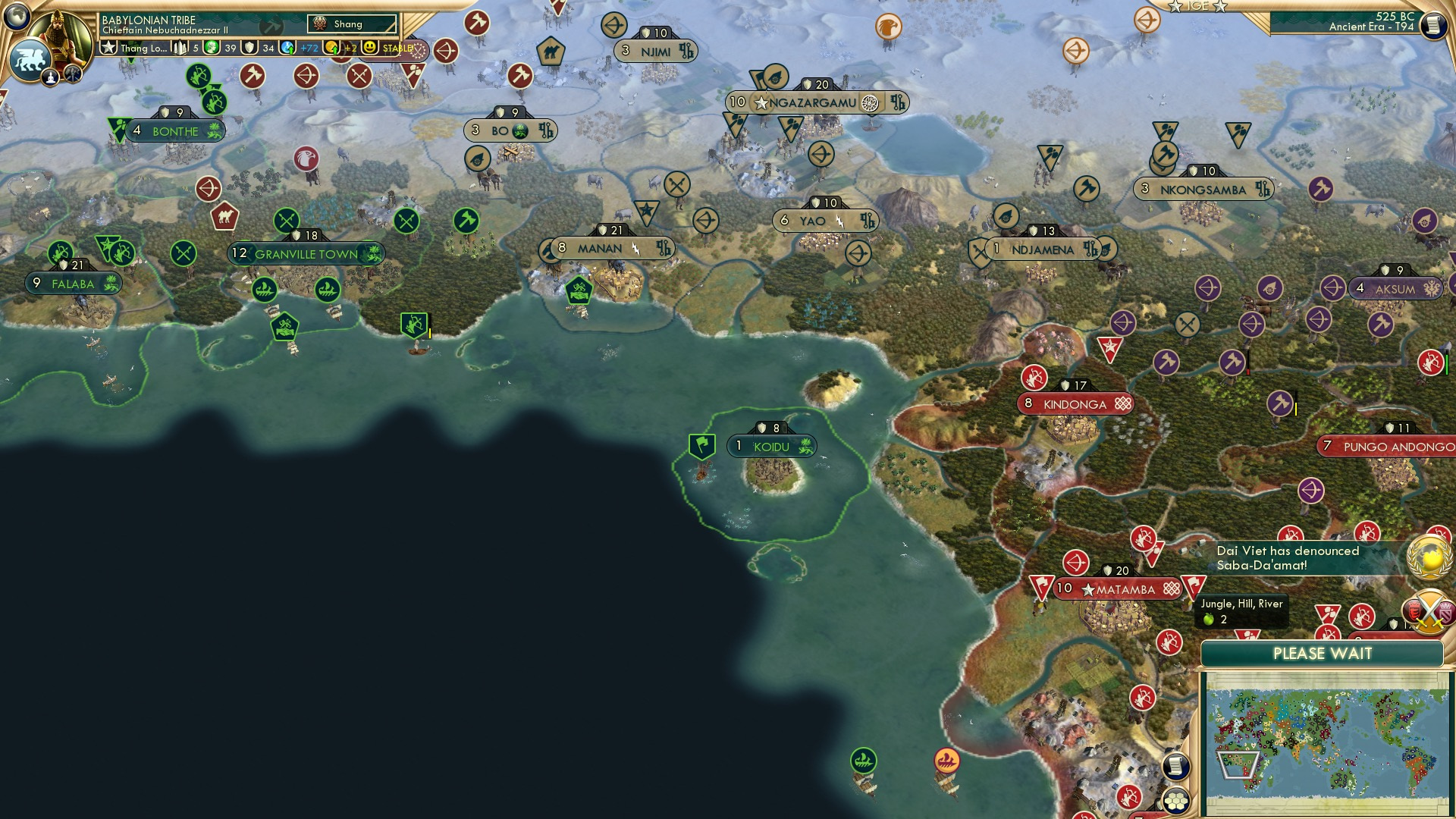Open the Matamba city banner
This screenshot has width=1456, height=819.
1116,588
